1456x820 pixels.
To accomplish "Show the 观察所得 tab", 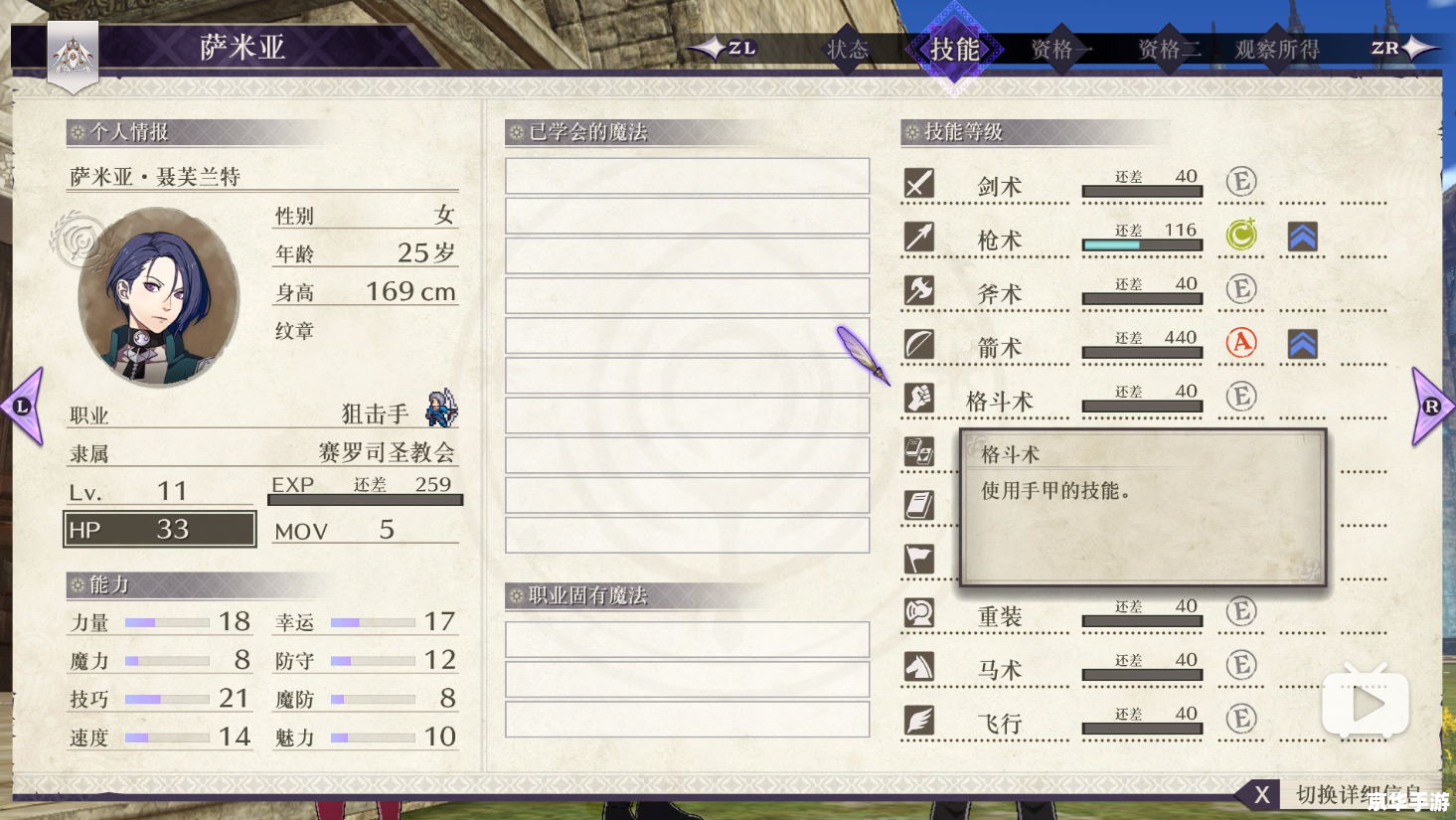I will (1277, 49).
